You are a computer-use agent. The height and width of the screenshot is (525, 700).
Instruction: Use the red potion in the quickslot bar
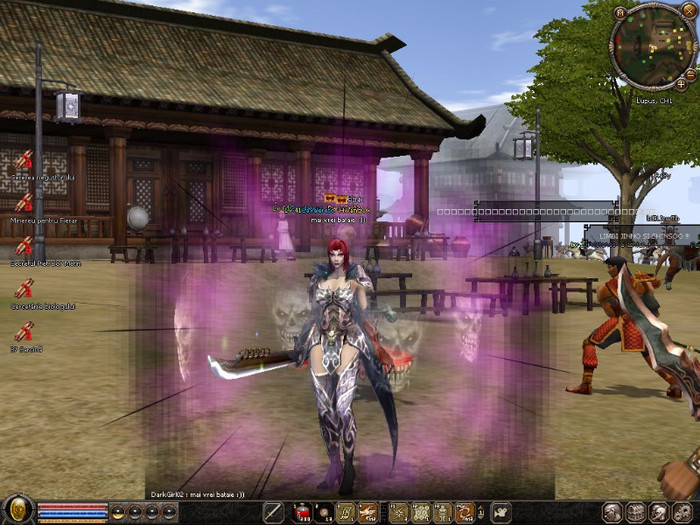(x=301, y=513)
